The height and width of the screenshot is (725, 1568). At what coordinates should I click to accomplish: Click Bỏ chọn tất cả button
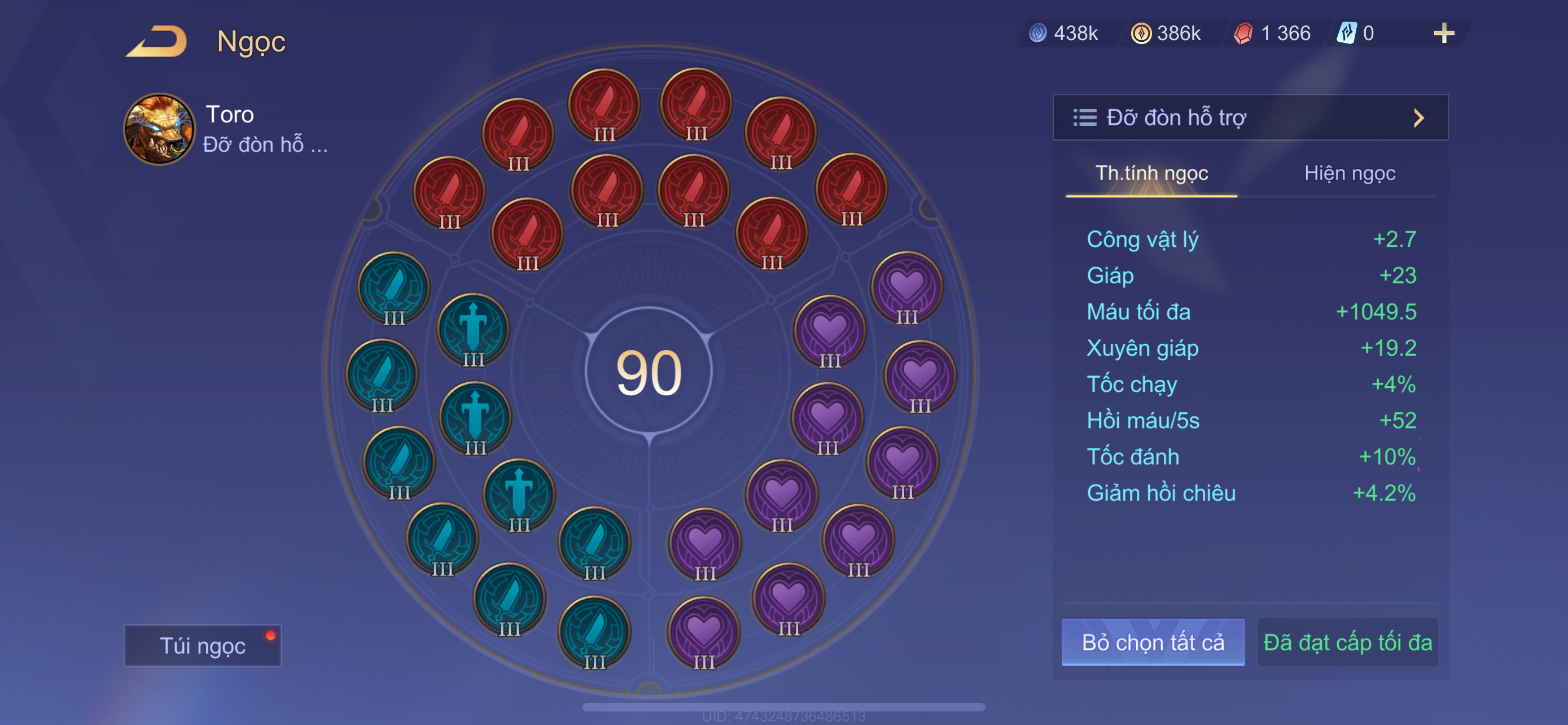(x=1152, y=642)
